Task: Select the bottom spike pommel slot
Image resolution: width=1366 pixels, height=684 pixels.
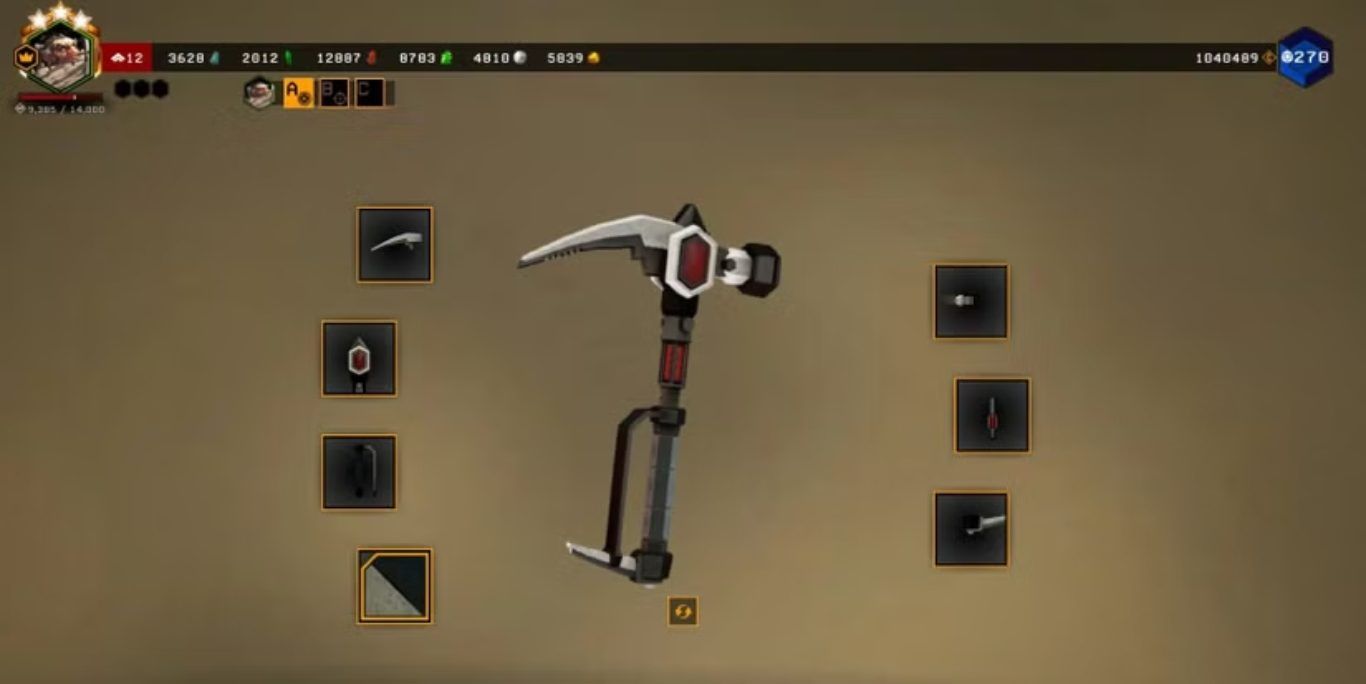Action: [x=971, y=529]
